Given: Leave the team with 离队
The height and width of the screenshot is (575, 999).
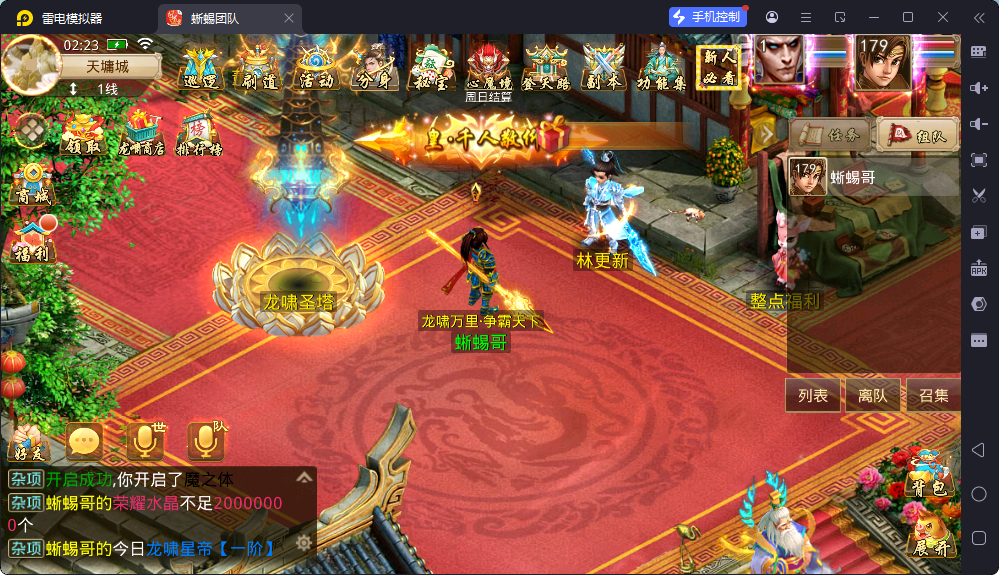Looking at the screenshot, I should coord(872,396).
